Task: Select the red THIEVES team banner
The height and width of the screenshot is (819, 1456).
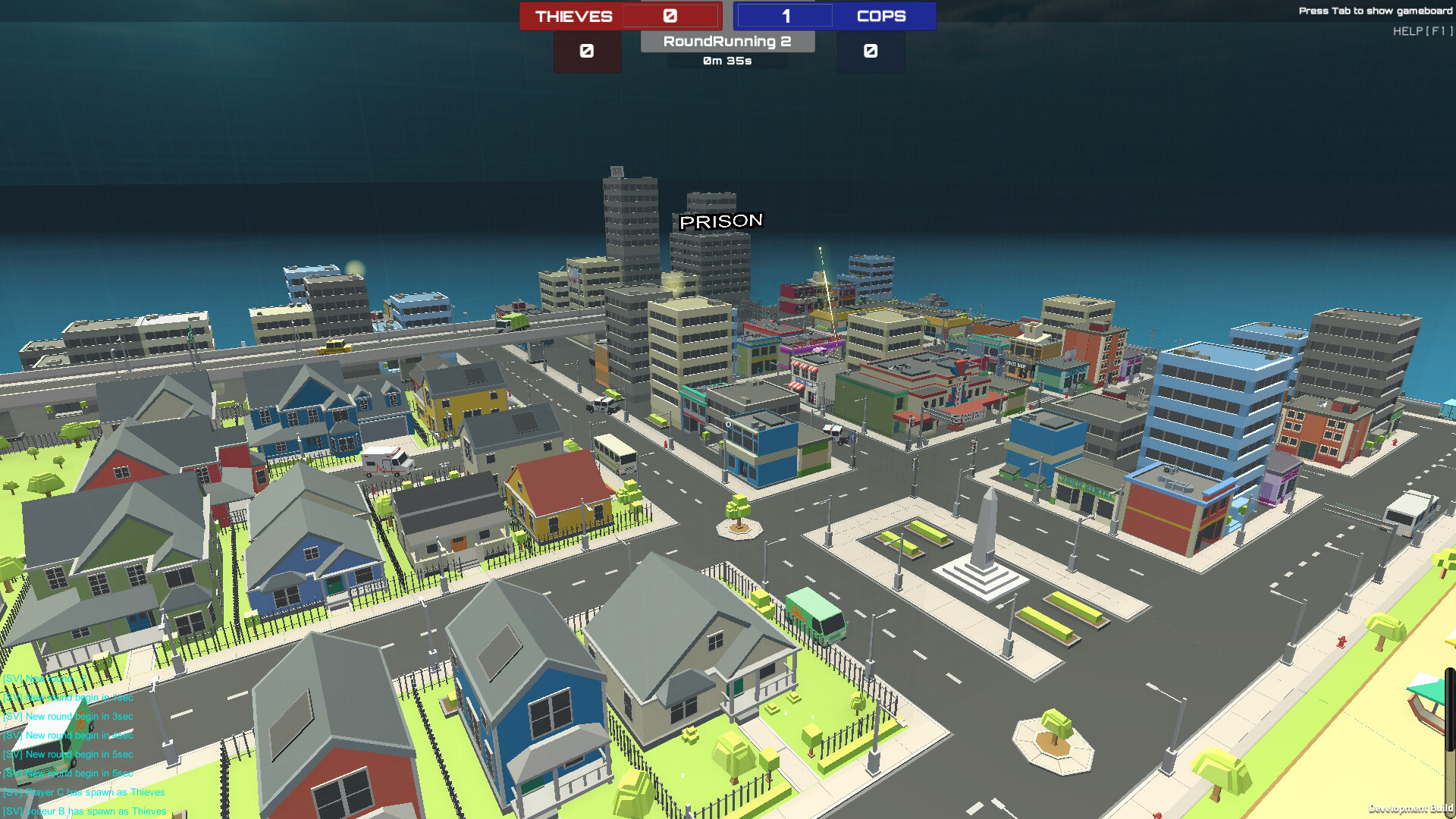Action: pos(573,16)
